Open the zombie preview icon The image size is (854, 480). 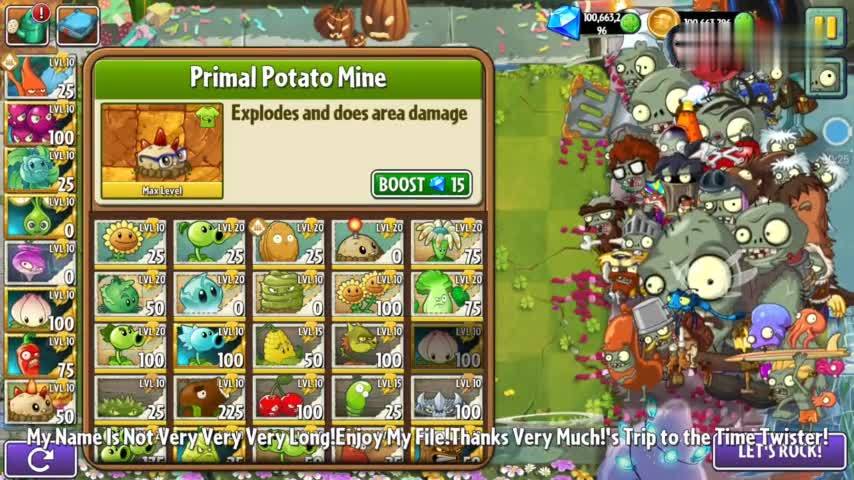(x=826, y=77)
